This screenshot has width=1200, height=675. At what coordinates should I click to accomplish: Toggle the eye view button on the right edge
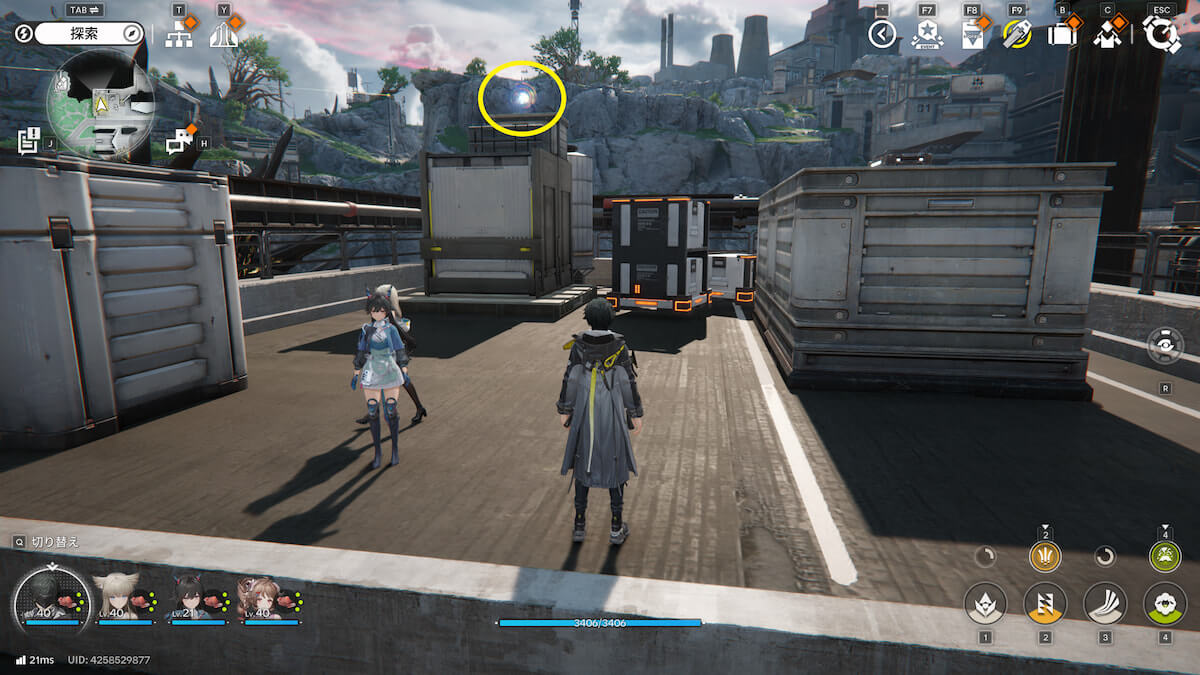pyautogui.click(x=1165, y=347)
